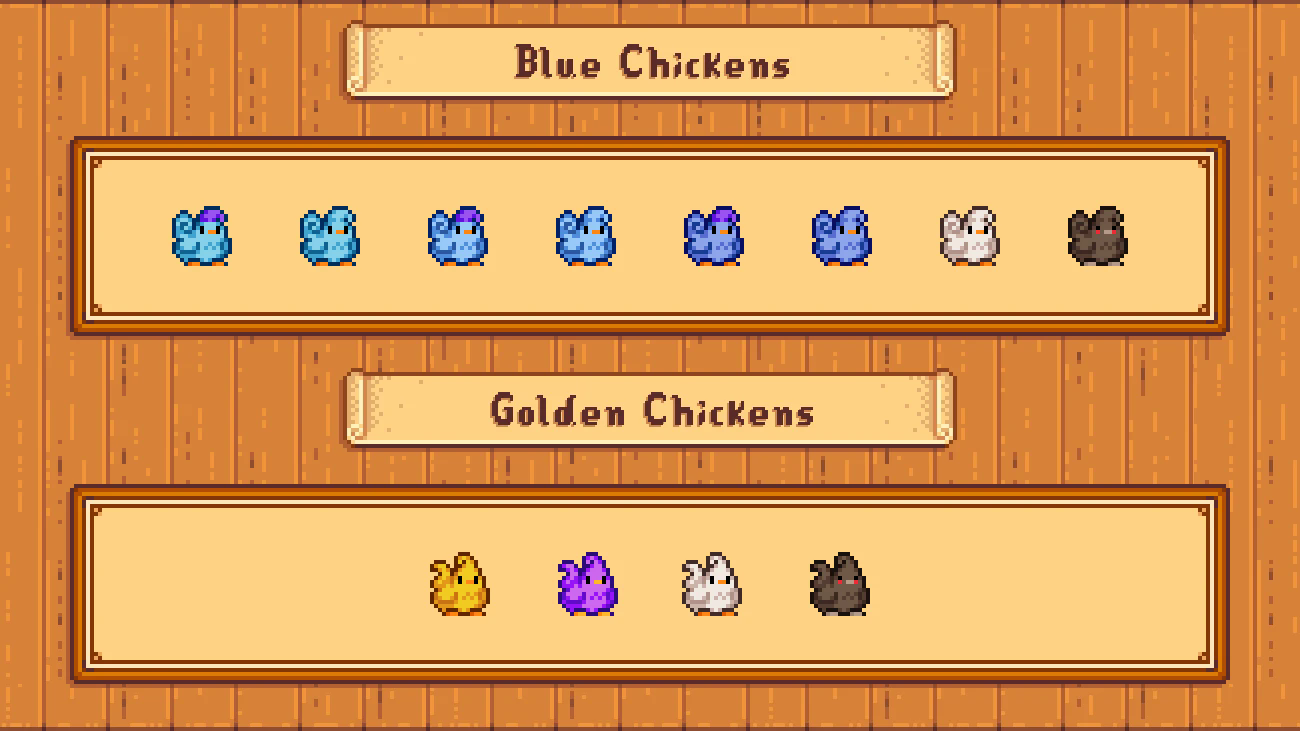This screenshot has height=731, width=1300.
Task: Click the Blue Chickens scroll banner
Action: (x=650, y=63)
